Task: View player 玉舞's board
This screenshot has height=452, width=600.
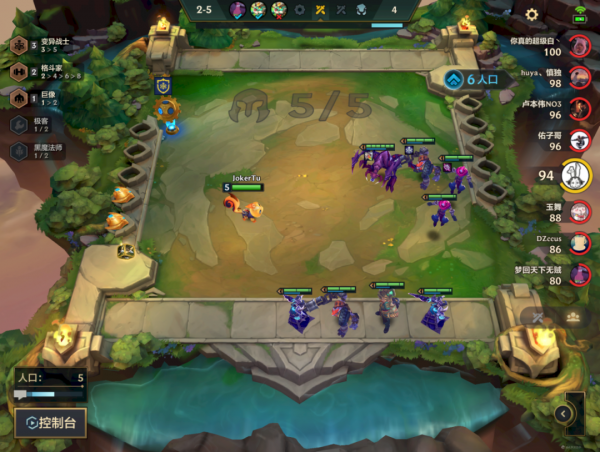Action: [579, 211]
